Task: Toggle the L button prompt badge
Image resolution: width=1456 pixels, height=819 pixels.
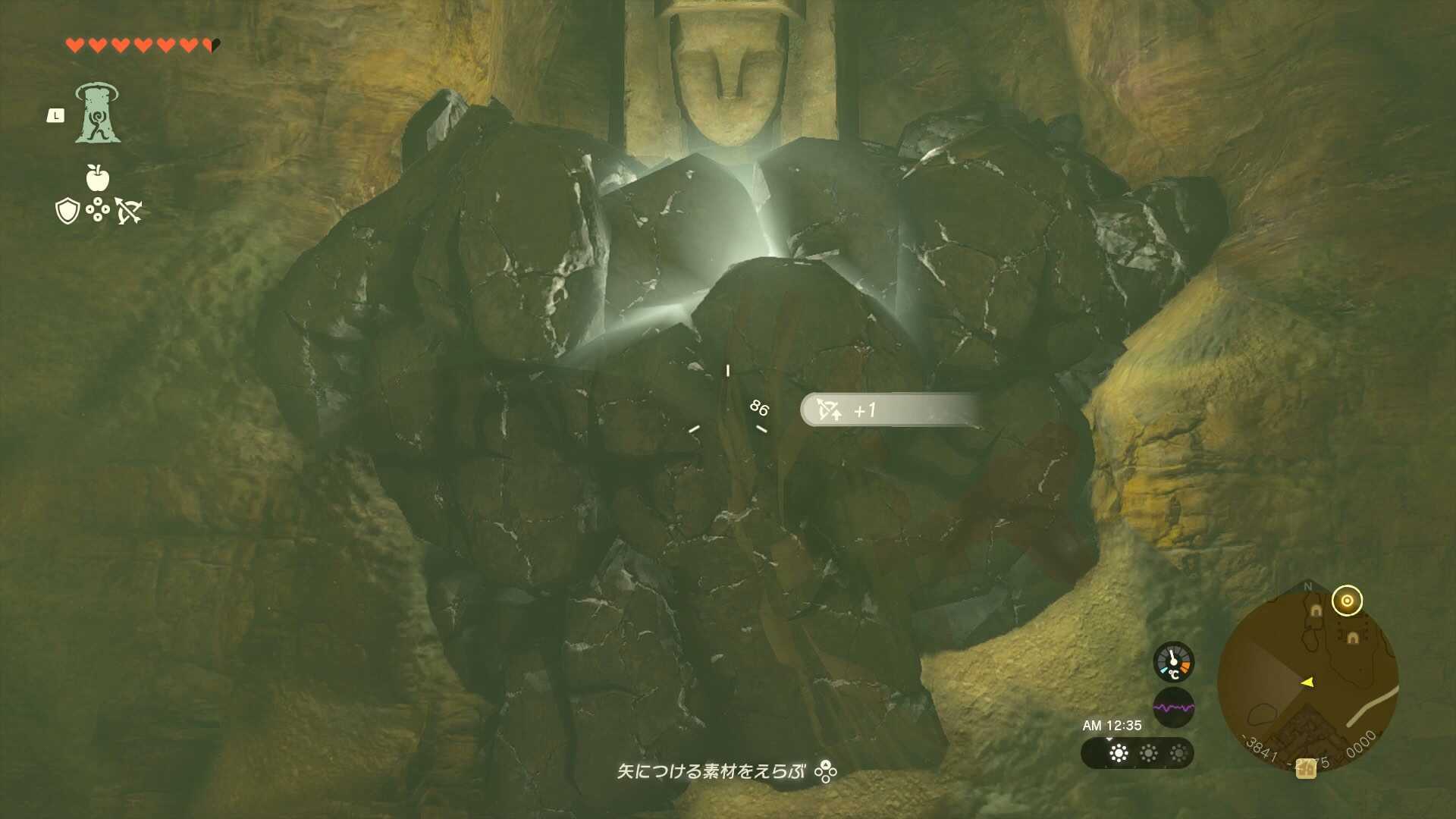Action: (x=55, y=115)
